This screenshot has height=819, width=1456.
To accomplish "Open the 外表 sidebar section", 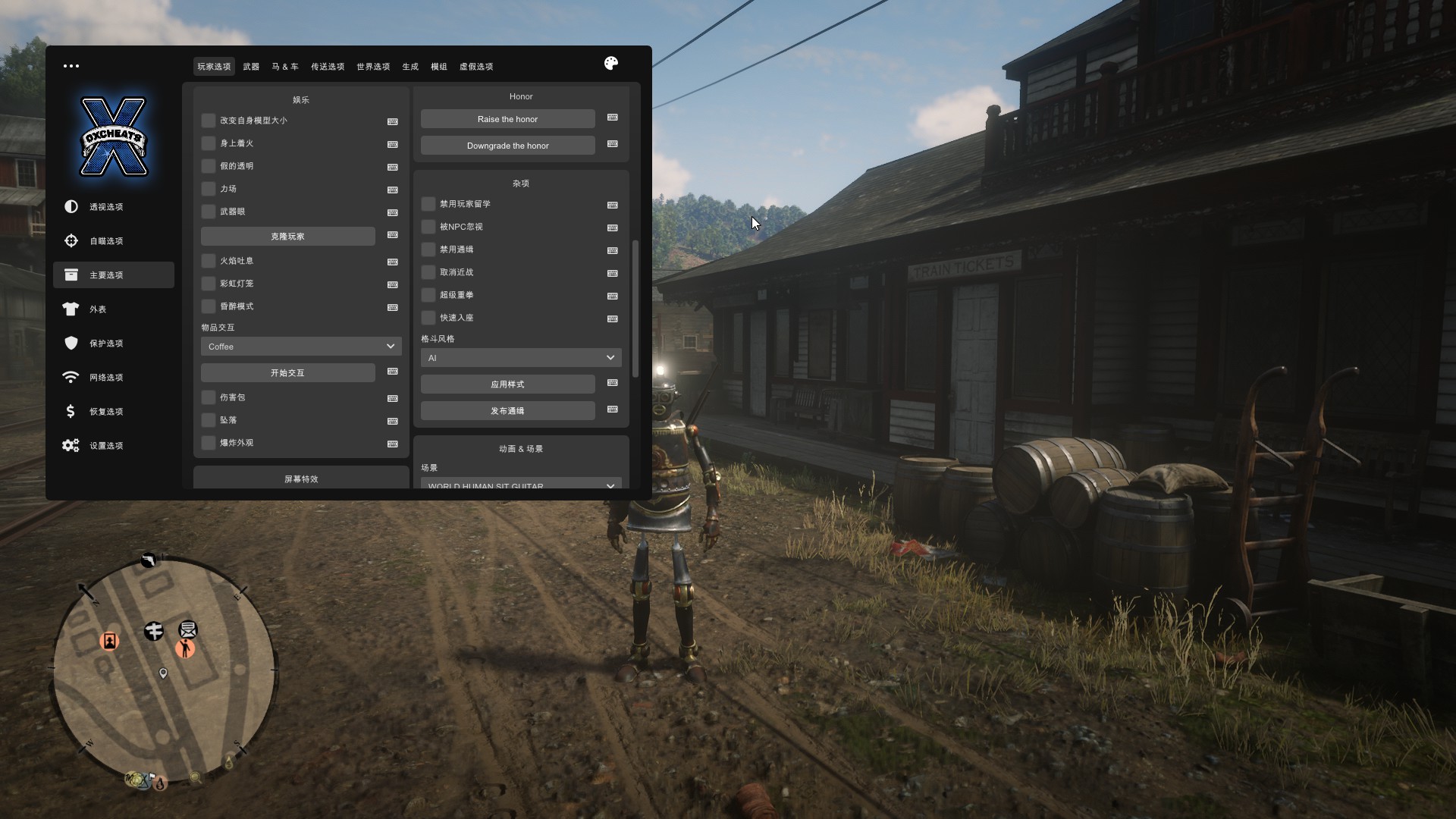I will (98, 309).
